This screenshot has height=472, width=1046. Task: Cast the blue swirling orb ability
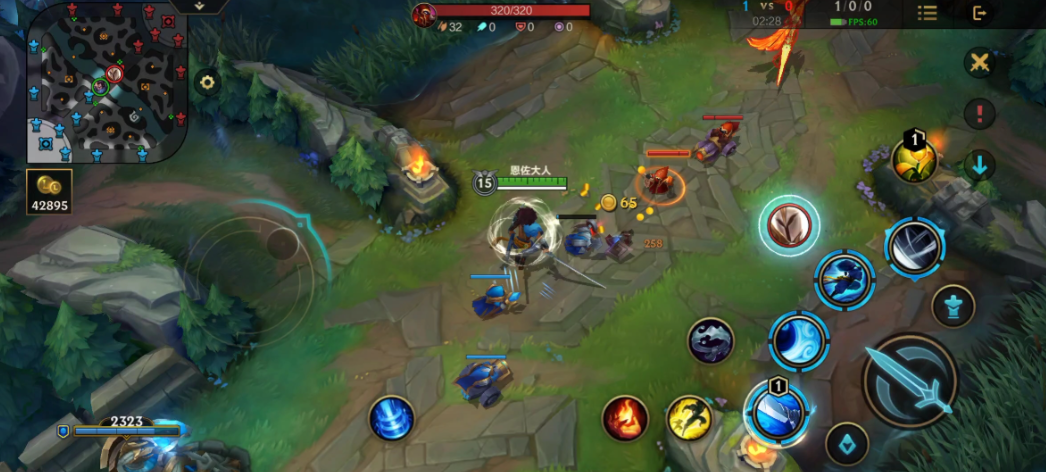pos(799,340)
